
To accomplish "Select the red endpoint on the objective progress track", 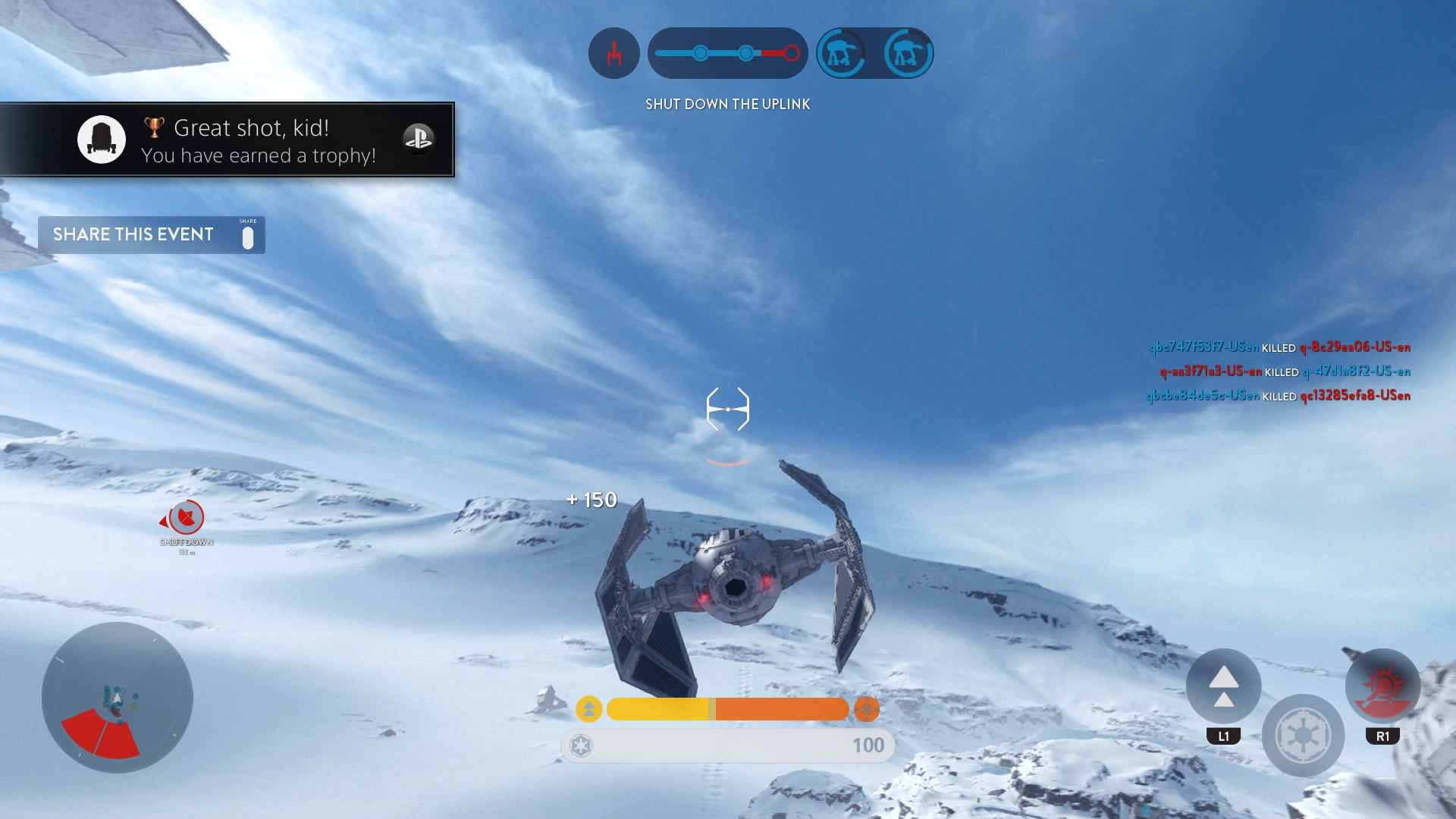I will (792, 52).
